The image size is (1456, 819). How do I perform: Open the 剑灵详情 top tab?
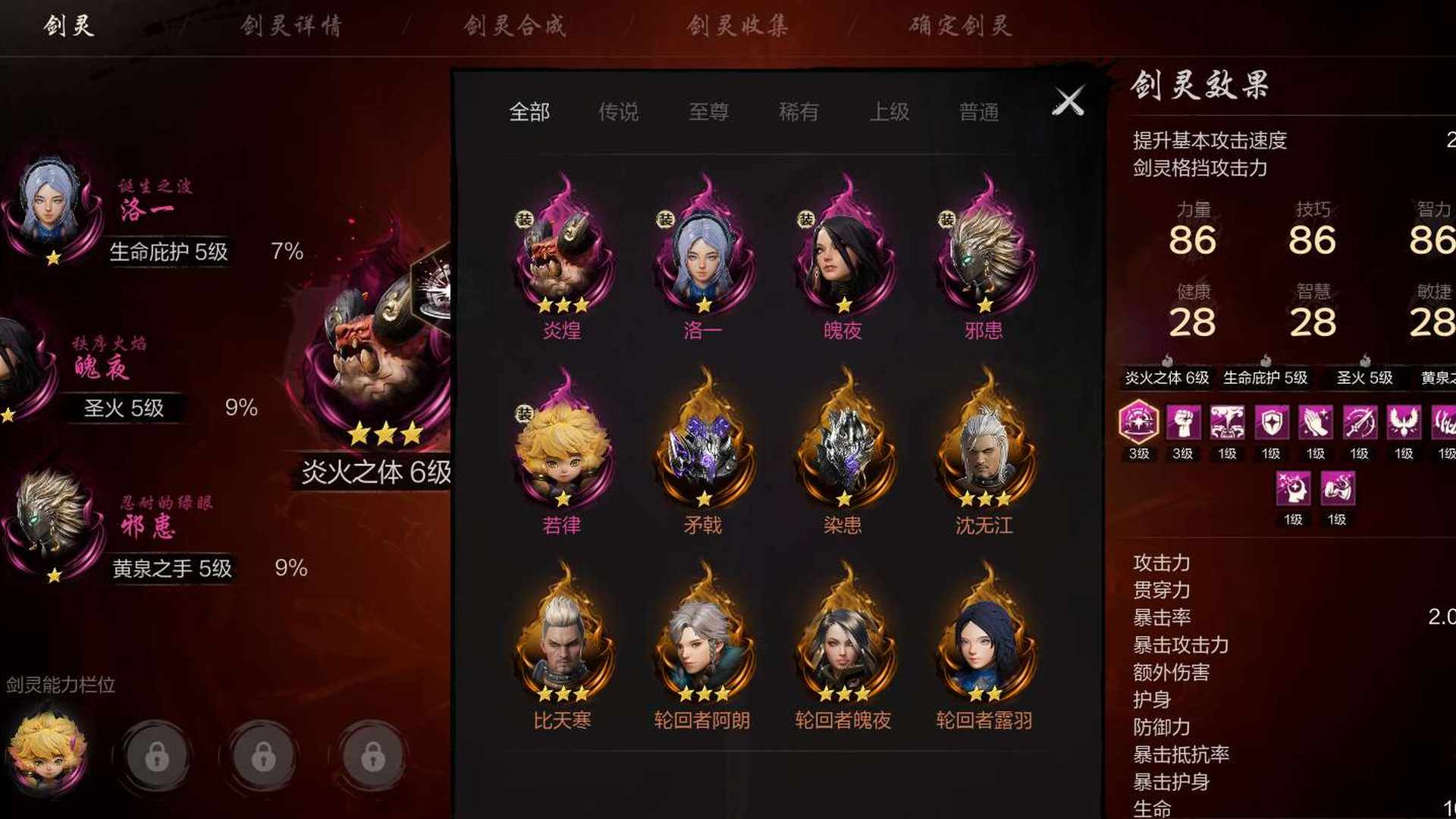291,27
